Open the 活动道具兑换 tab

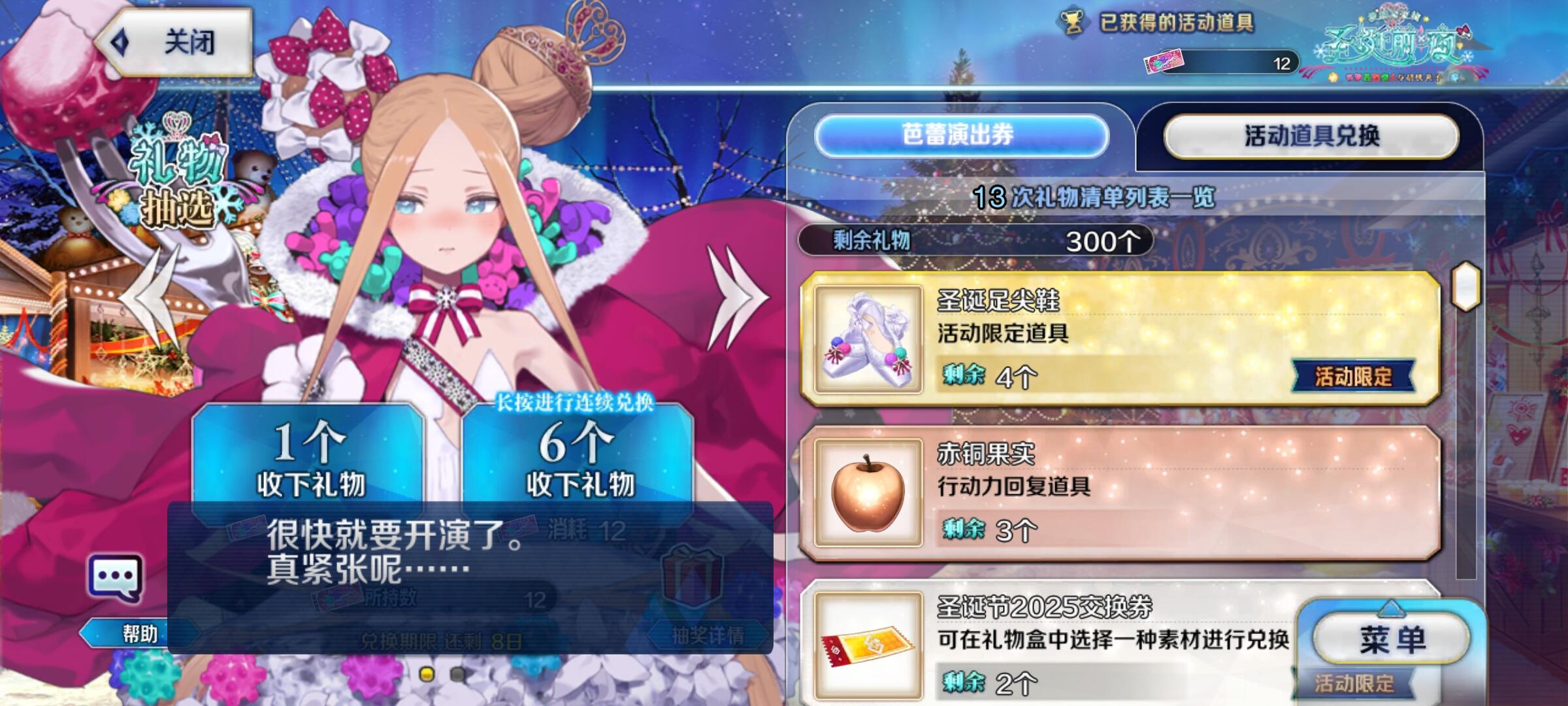1311,137
